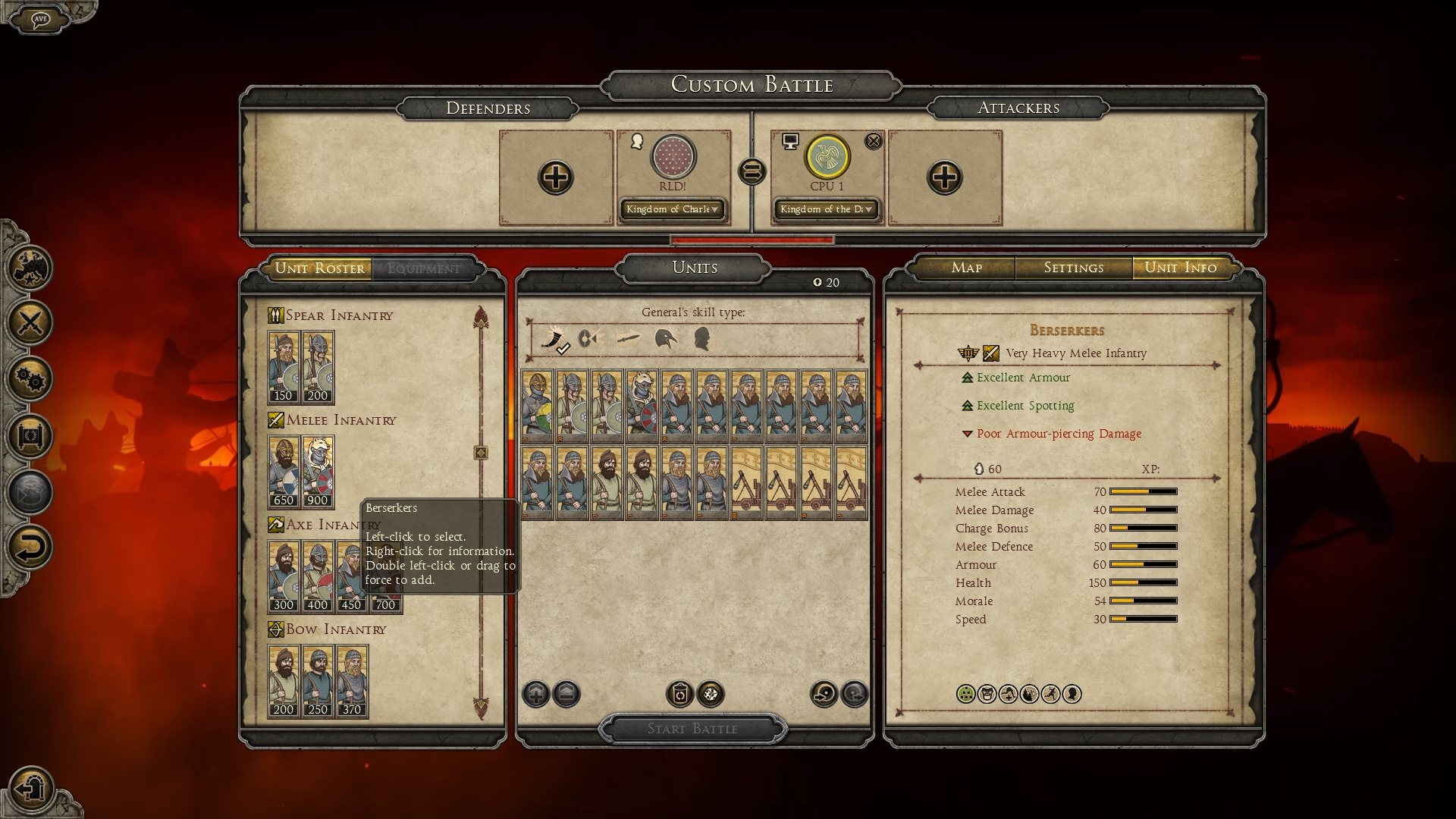
Task: Open the Settings tab
Action: [1073, 268]
